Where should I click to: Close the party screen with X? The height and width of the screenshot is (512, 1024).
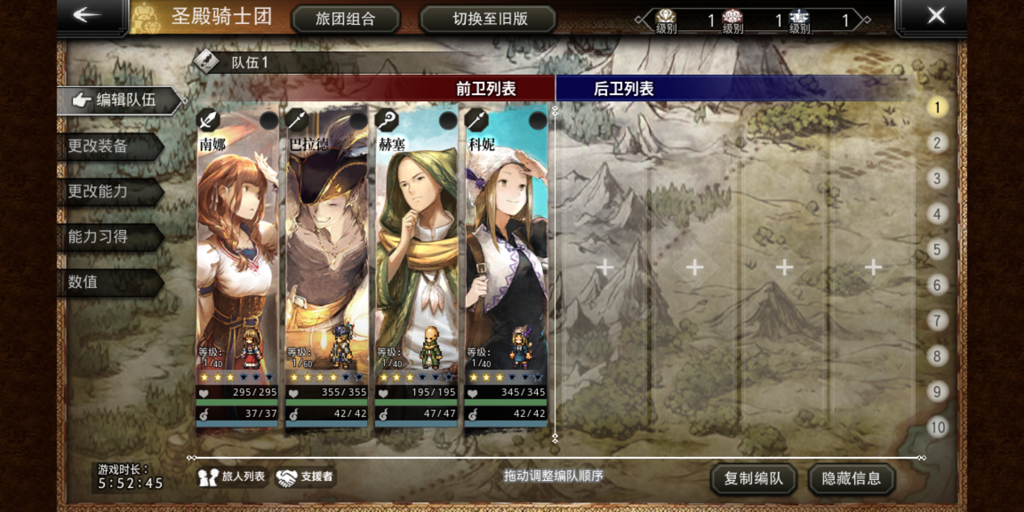pos(935,15)
